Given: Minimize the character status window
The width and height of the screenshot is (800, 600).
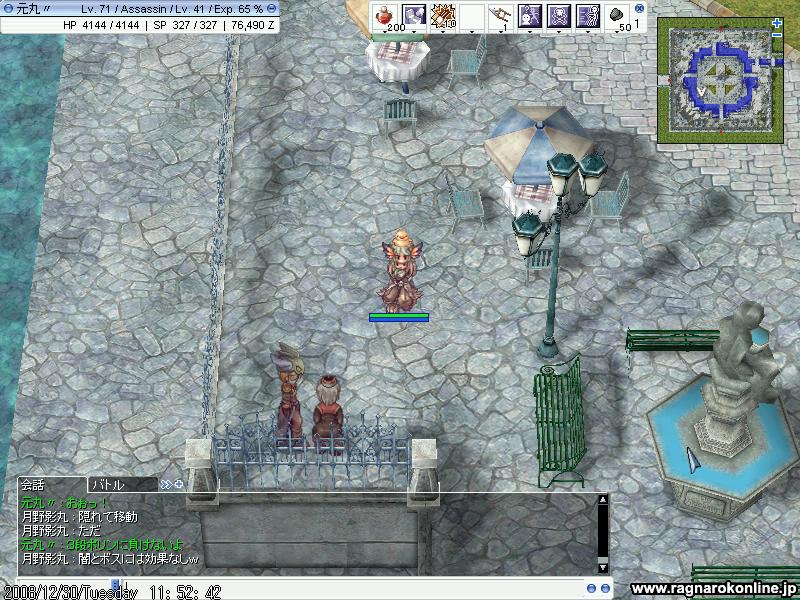Looking at the screenshot, I should pyautogui.click(x=271, y=8).
